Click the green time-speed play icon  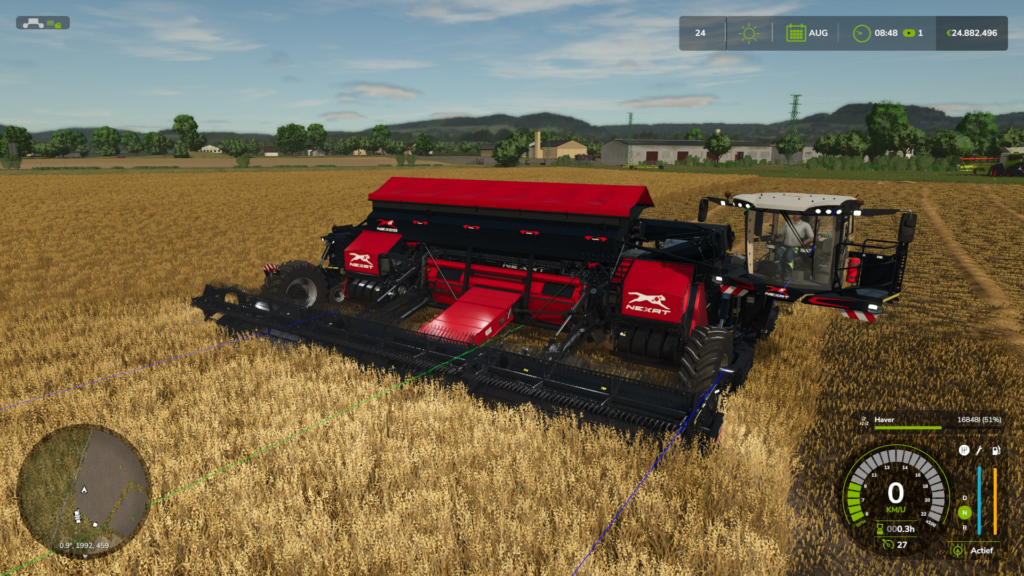(909, 33)
